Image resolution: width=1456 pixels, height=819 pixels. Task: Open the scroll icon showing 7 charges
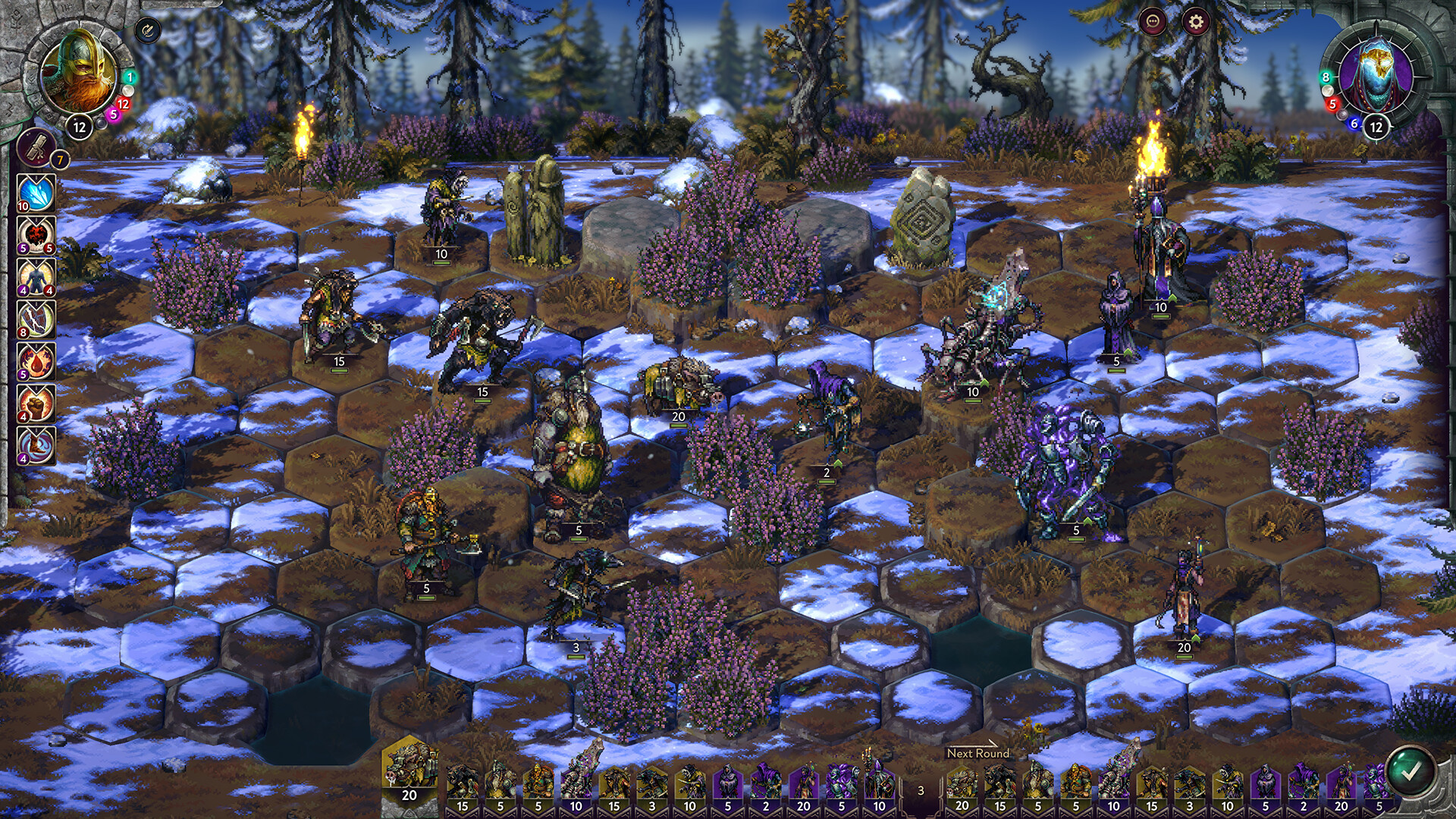pyautogui.click(x=36, y=149)
